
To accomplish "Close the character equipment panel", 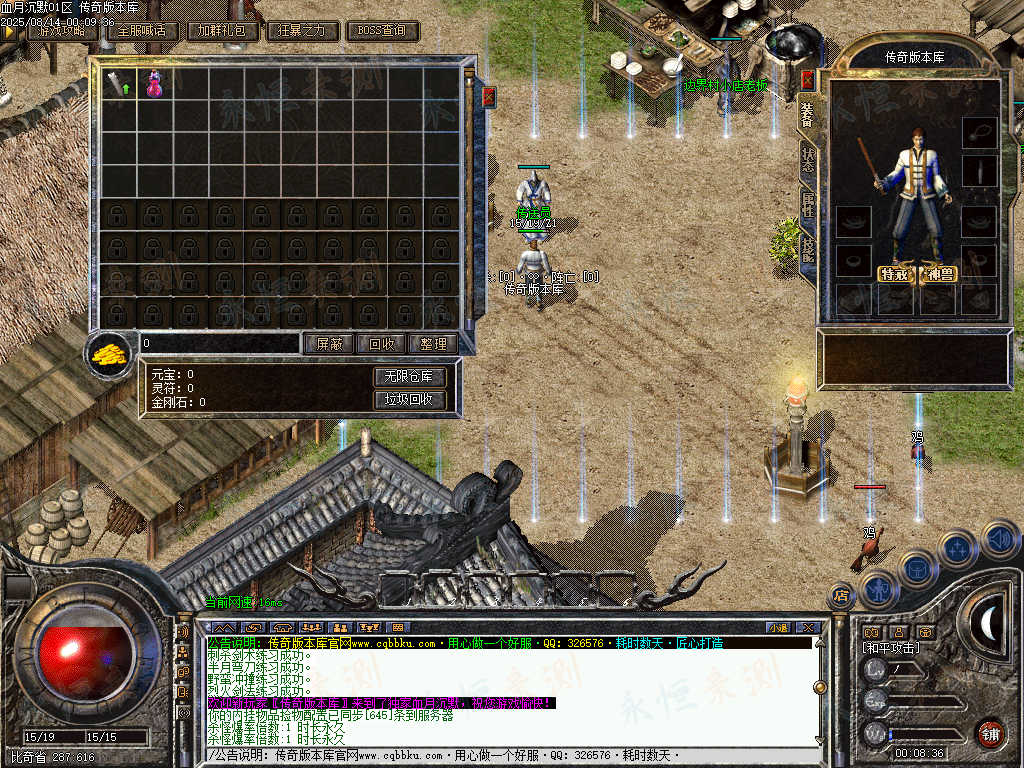I will point(808,81).
